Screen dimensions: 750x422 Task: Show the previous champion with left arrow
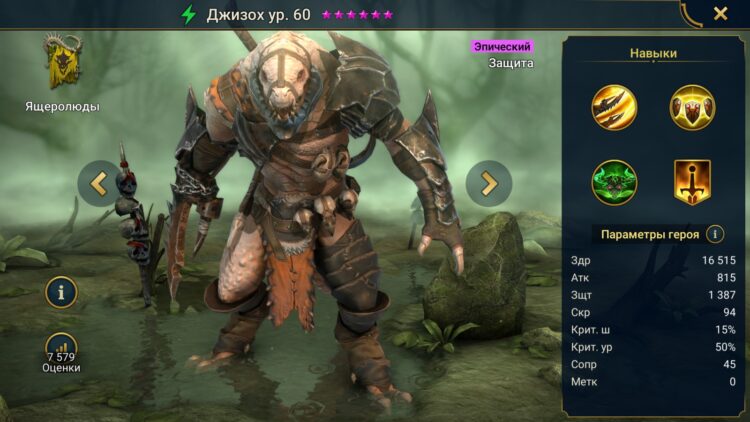click(x=99, y=183)
